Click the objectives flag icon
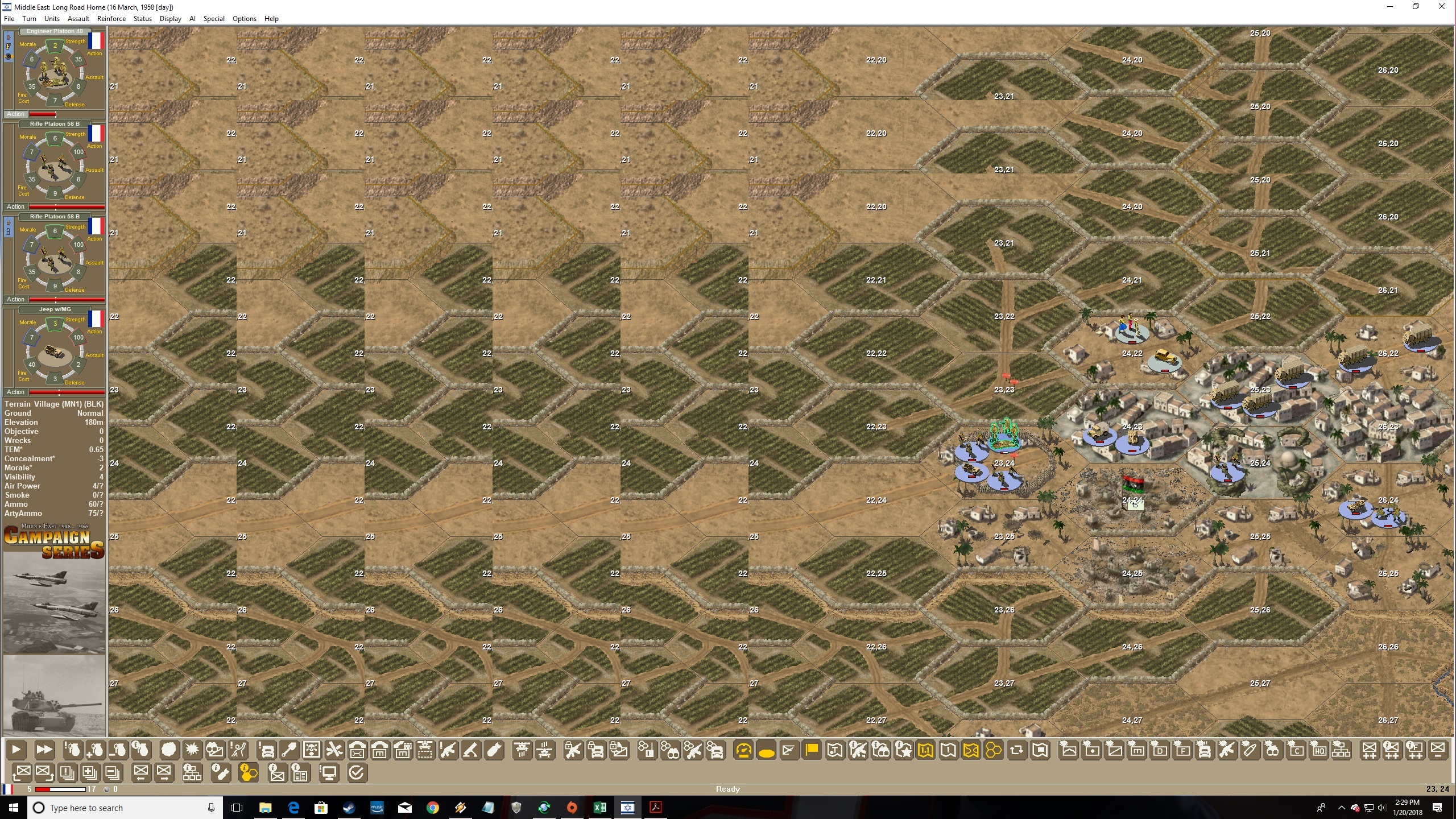Image resolution: width=1456 pixels, height=819 pixels. [x=812, y=750]
